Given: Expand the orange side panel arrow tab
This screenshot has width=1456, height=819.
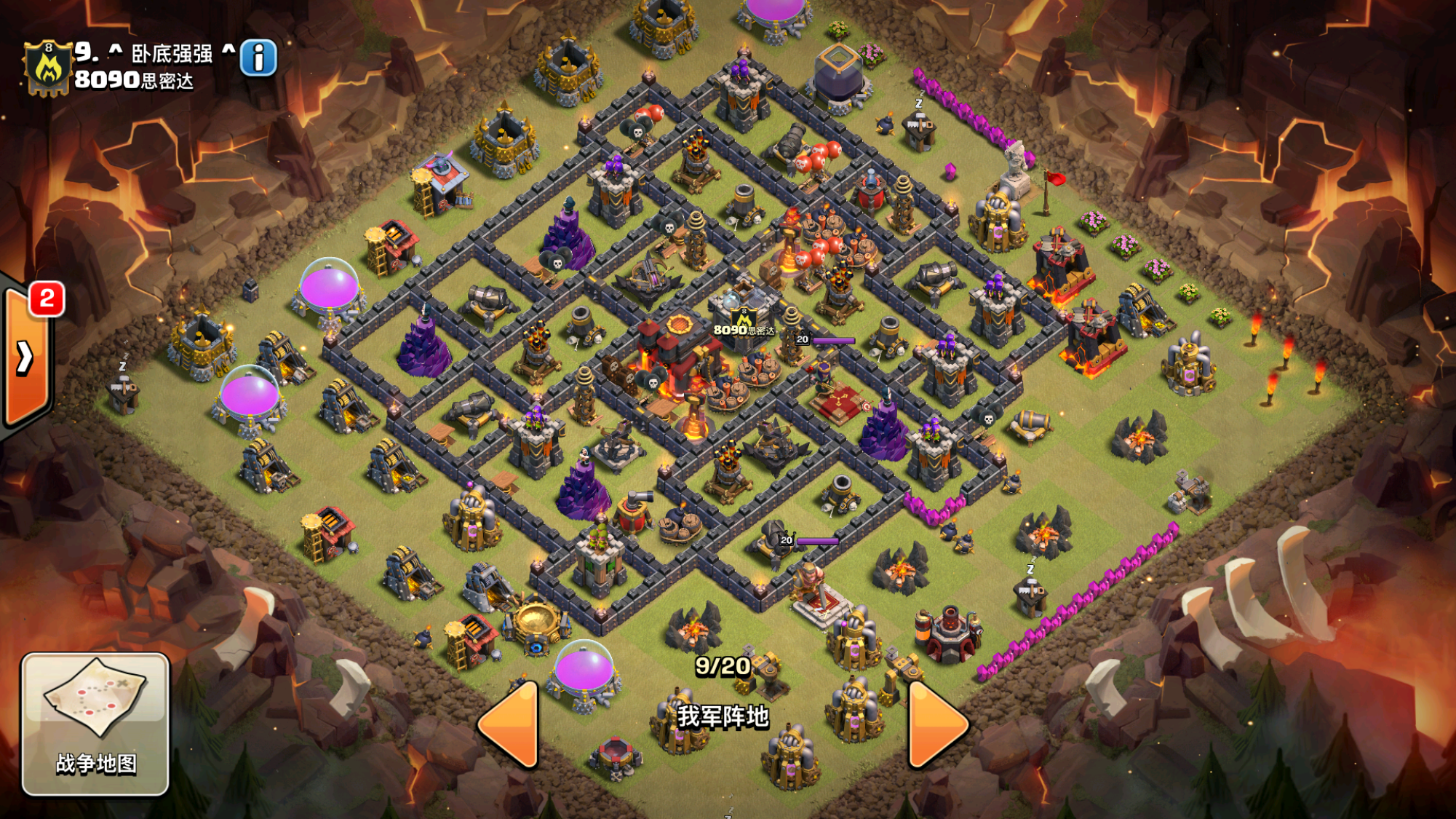Looking at the screenshot, I should point(25,357).
